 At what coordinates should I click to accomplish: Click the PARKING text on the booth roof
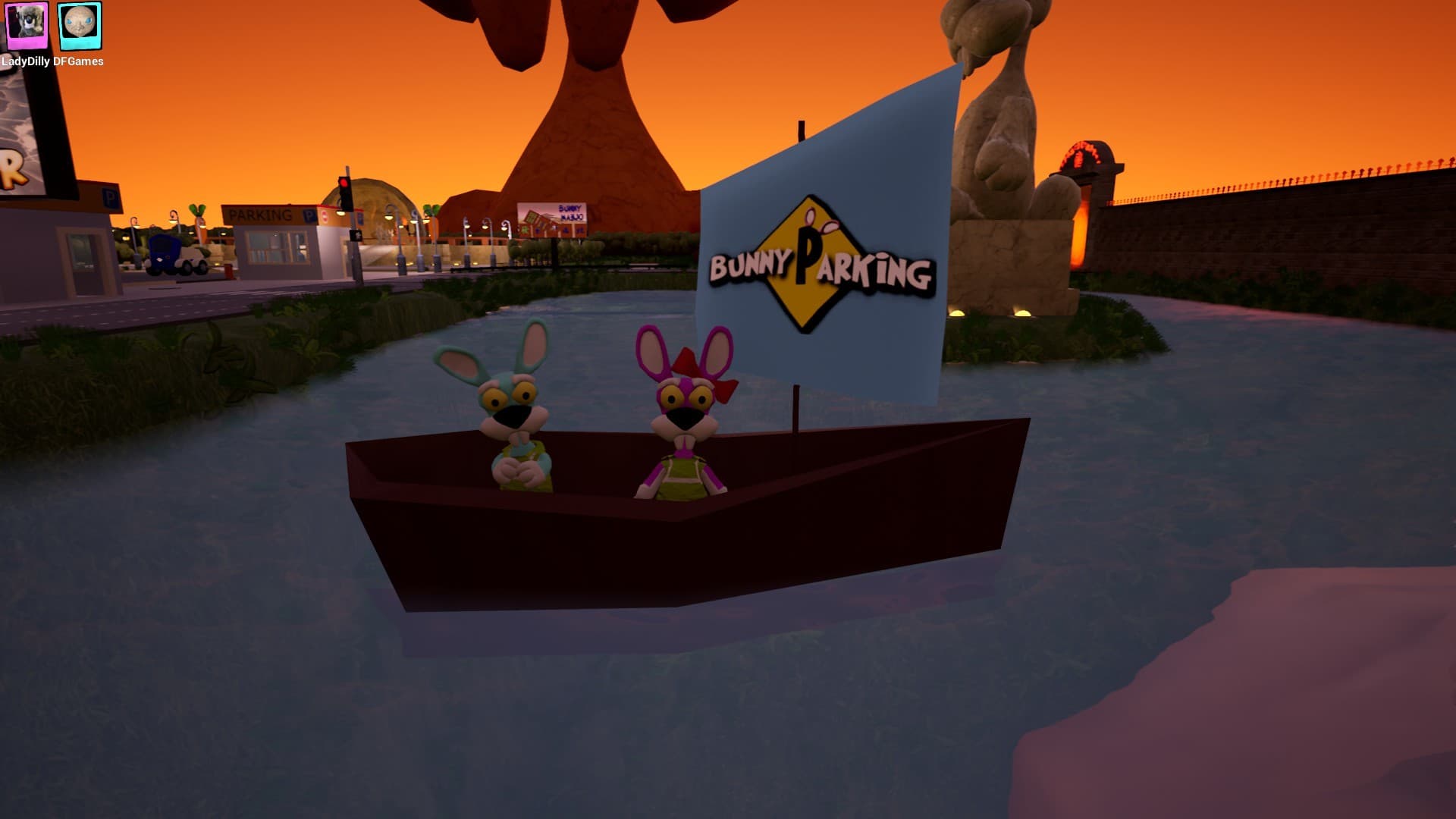[260, 212]
